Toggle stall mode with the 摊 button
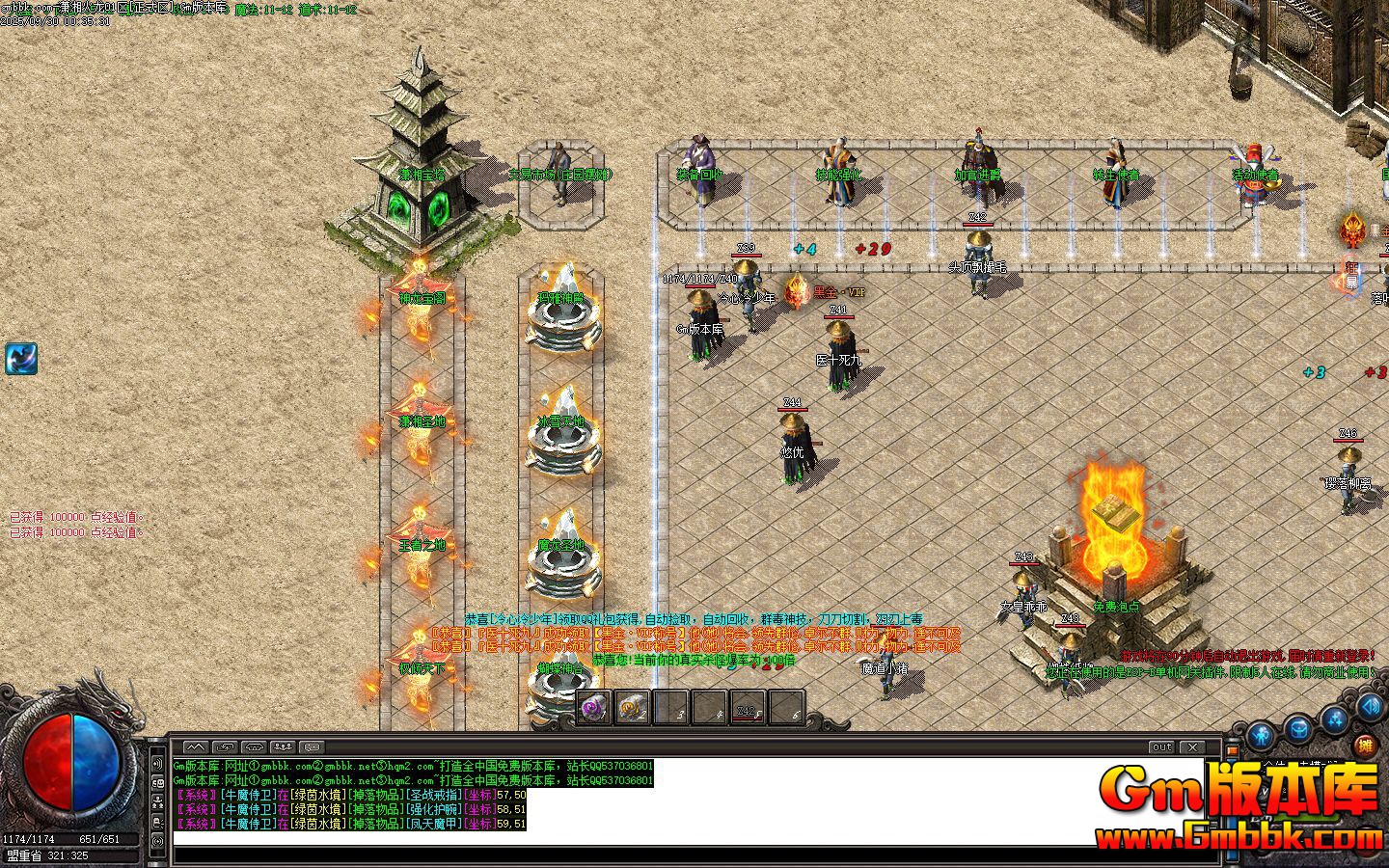This screenshot has height=868, width=1389. tap(1366, 746)
